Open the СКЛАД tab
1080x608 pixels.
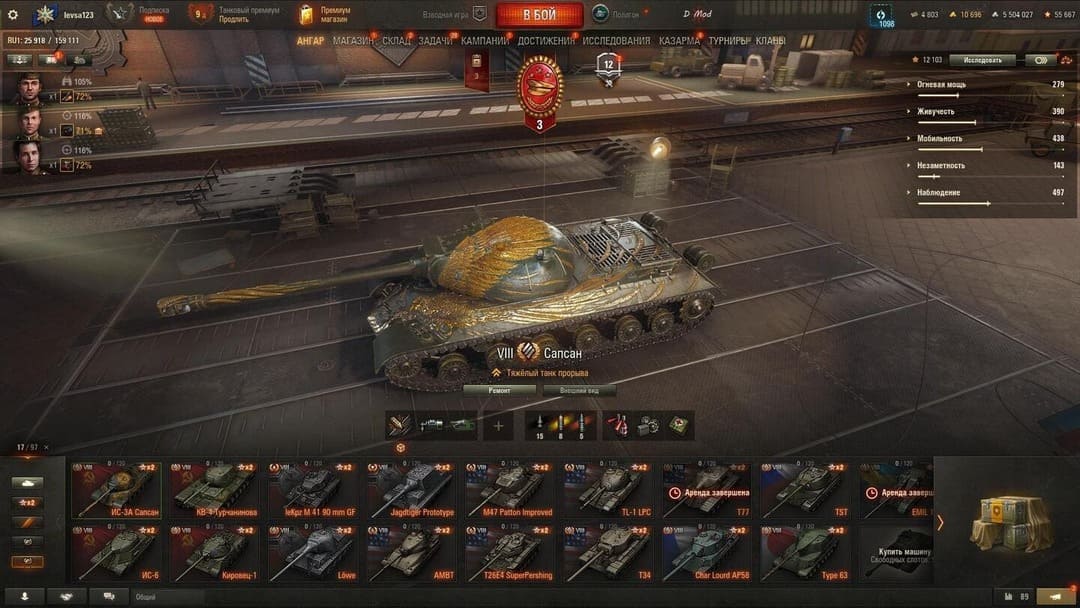click(x=396, y=41)
